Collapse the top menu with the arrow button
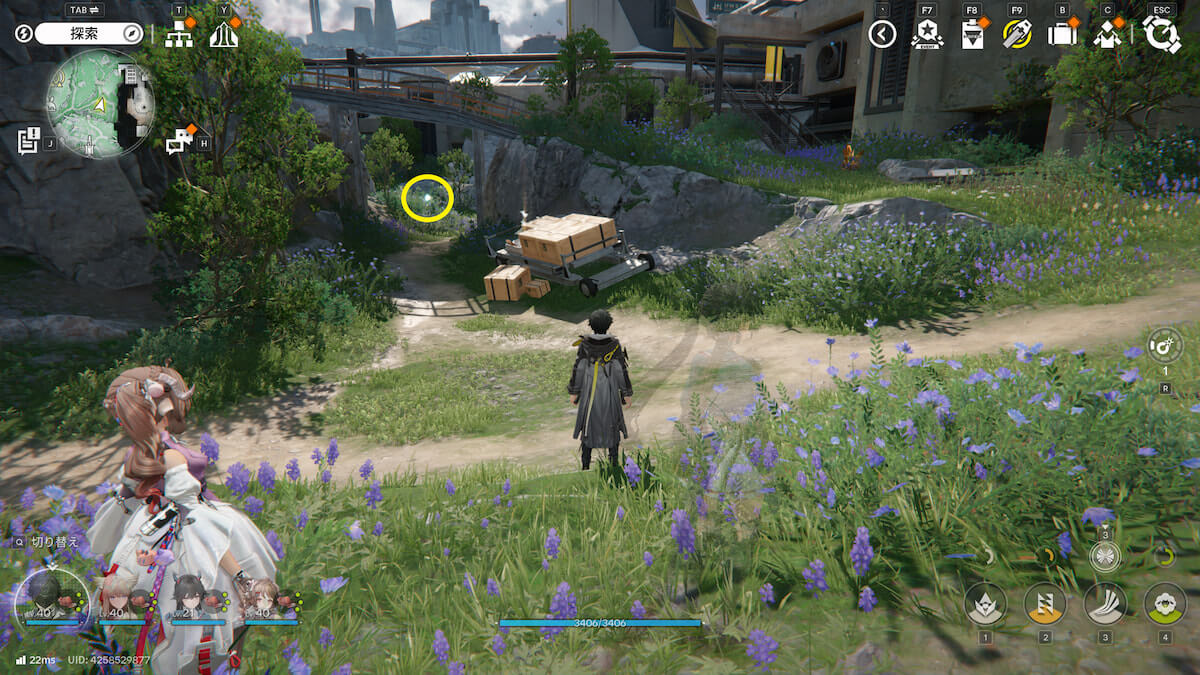This screenshot has height=675, width=1200. (x=882, y=35)
